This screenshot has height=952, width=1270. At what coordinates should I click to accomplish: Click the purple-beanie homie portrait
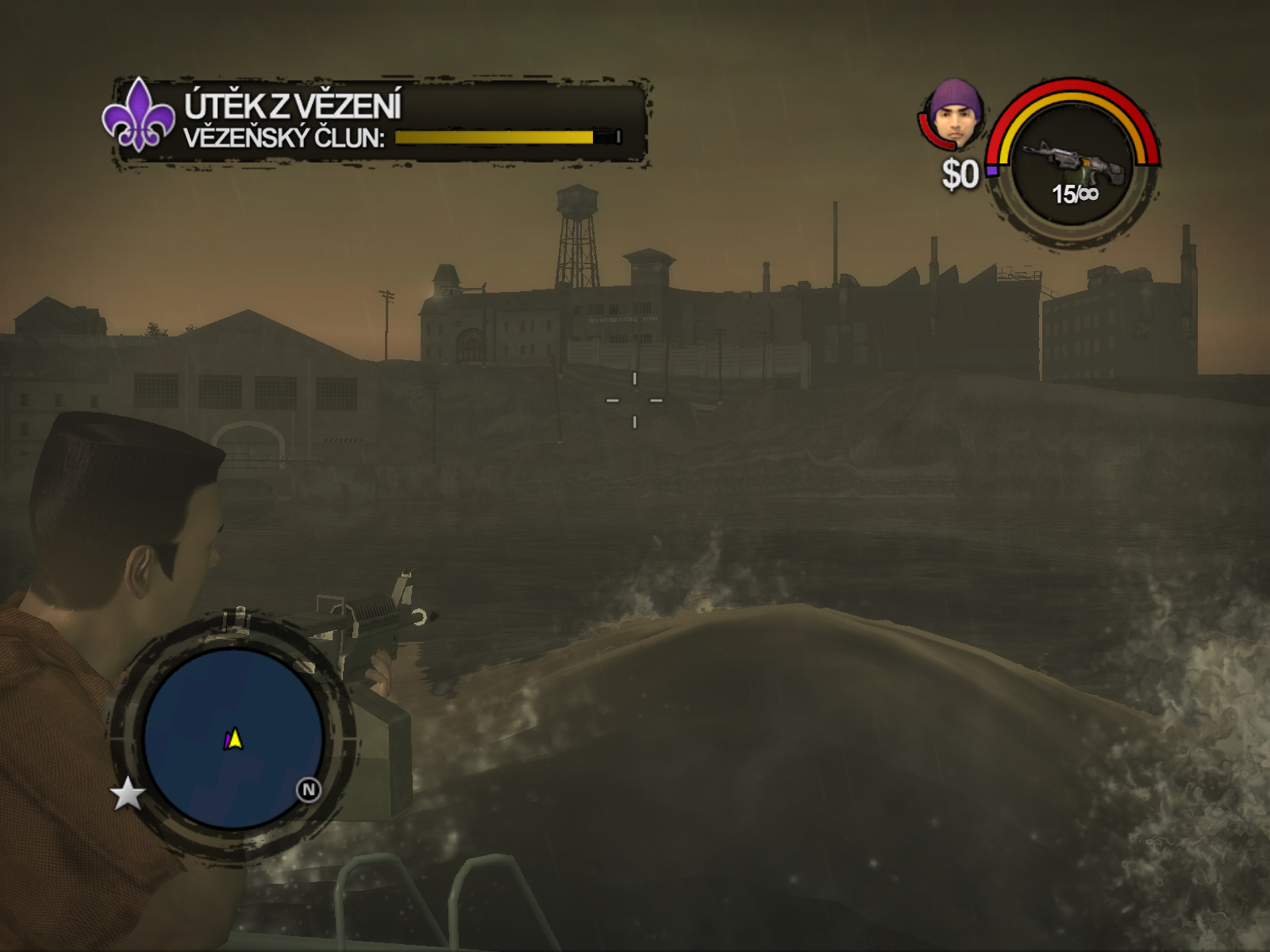(x=956, y=113)
